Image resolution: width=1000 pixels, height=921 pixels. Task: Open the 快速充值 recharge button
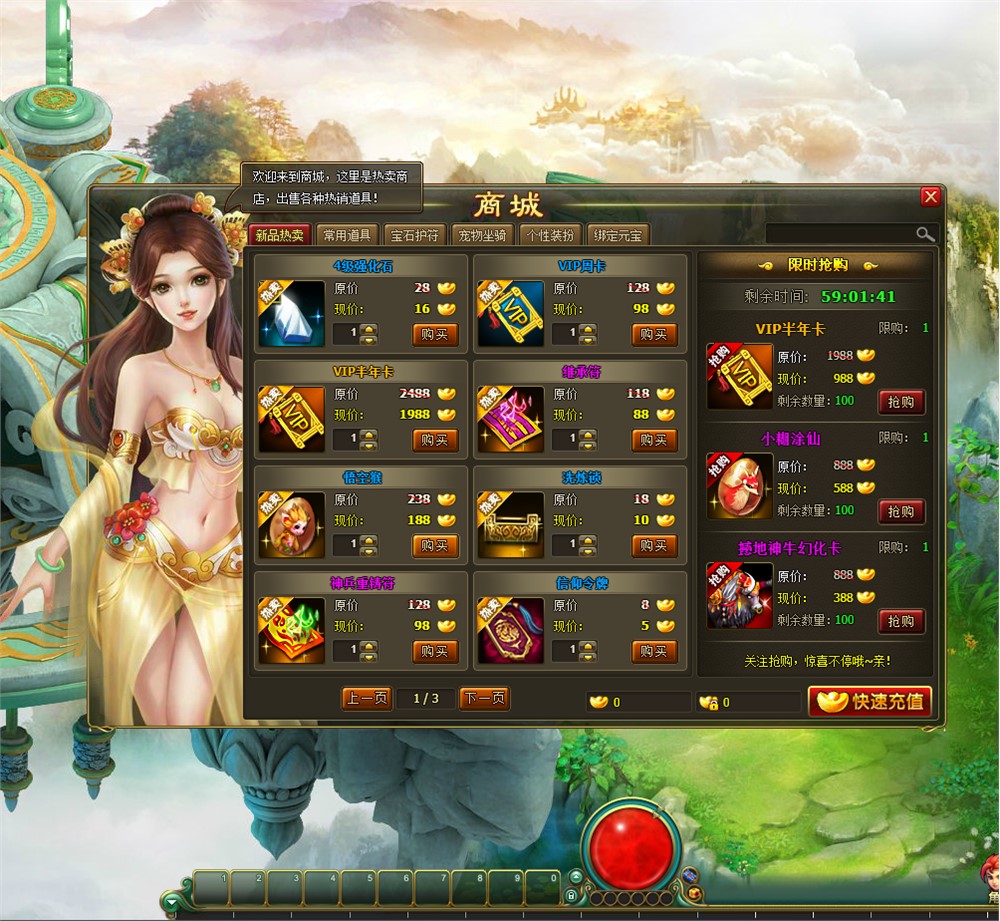pyautogui.click(x=870, y=701)
